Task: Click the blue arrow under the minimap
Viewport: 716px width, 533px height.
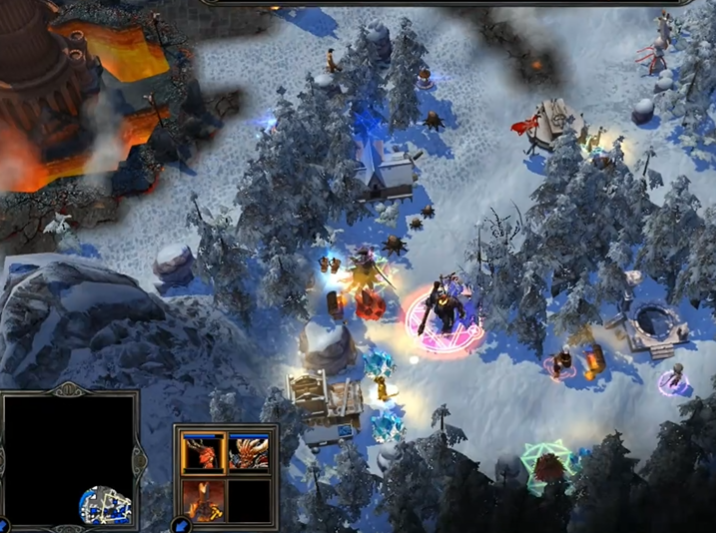Action: click(x=4, y=525)
